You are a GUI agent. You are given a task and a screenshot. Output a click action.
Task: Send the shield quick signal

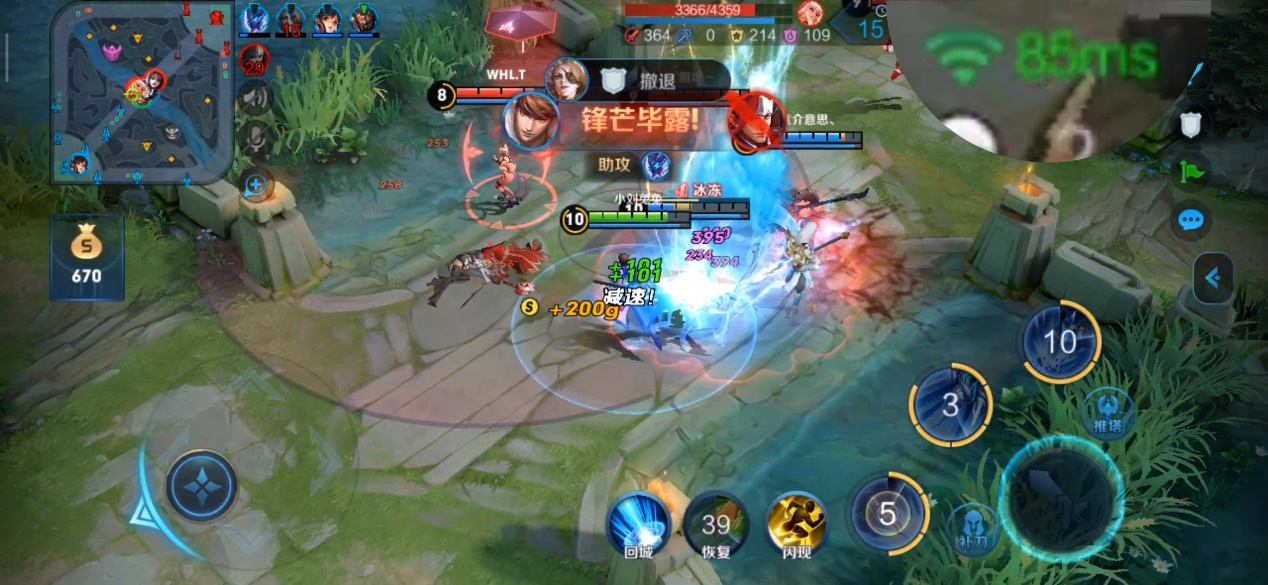[1190, 124]
